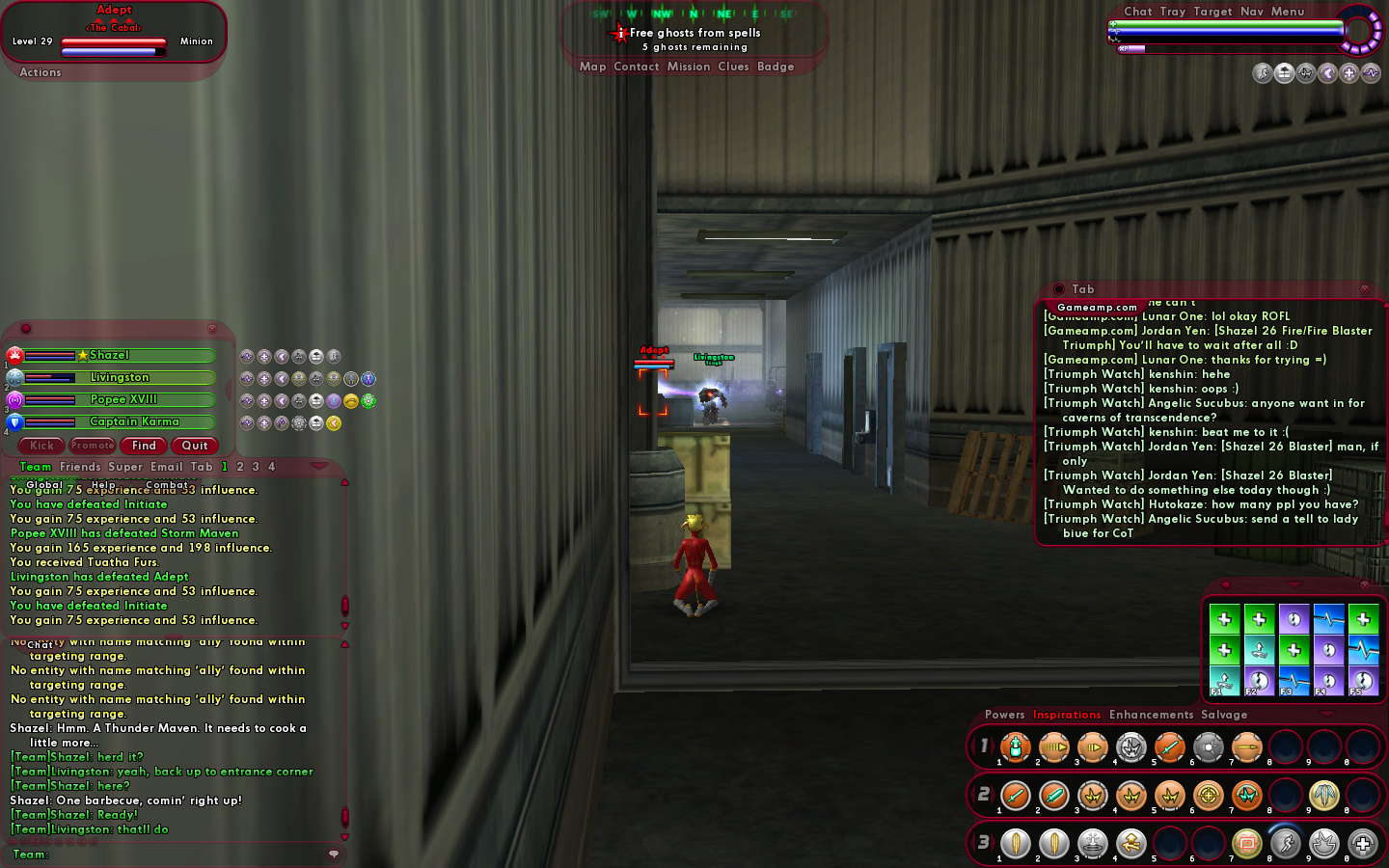
Task: Select teammate Livingston in team list
Action: click(120, 378)
